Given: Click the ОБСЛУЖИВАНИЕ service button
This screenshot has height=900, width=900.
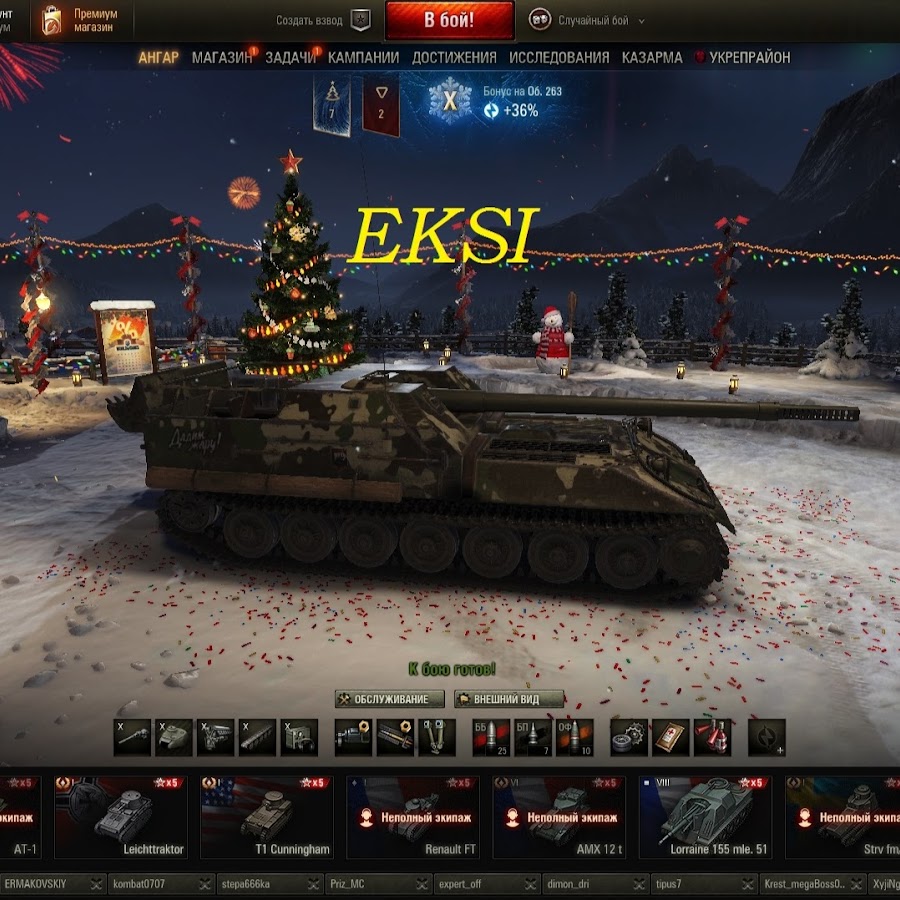Looking at the screenshot, I should click(x=390, y=699).
